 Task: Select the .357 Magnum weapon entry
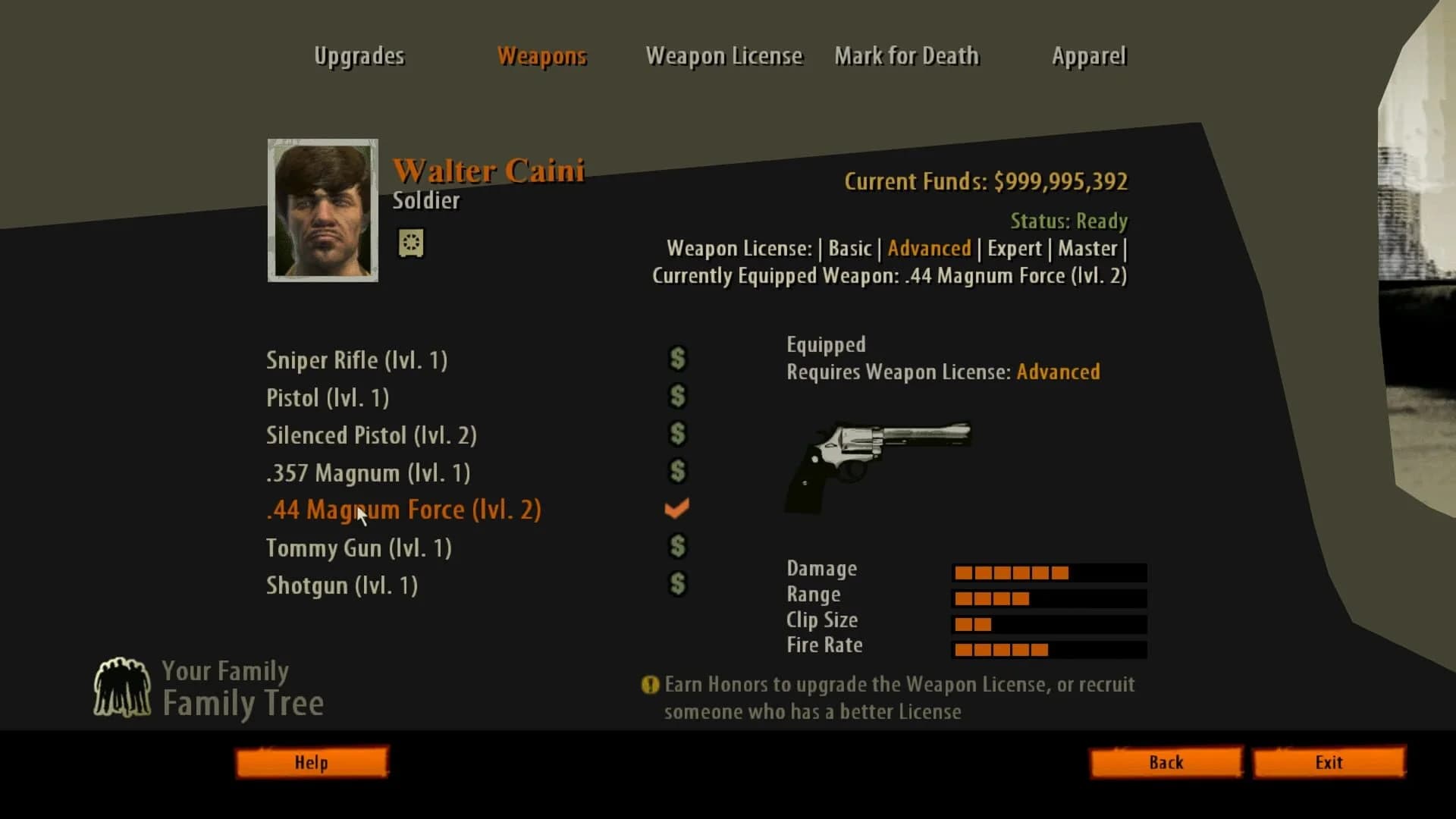click(369, 472)
